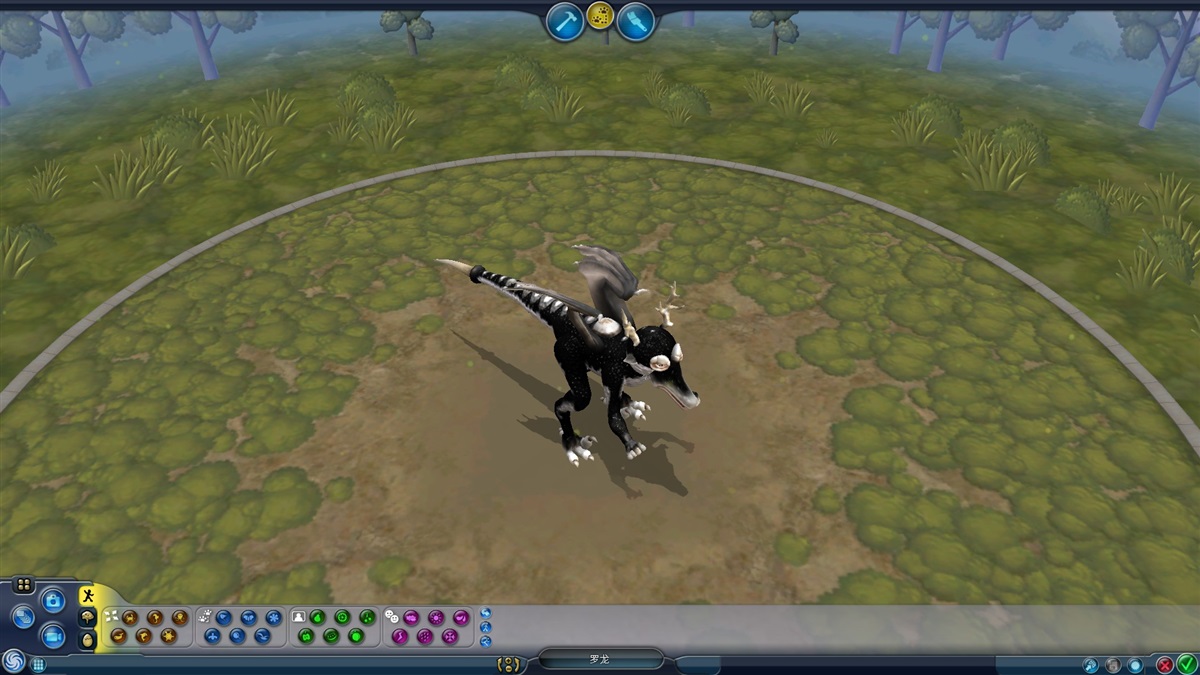Play the blue snowflake animation

(x=273, y=617)
